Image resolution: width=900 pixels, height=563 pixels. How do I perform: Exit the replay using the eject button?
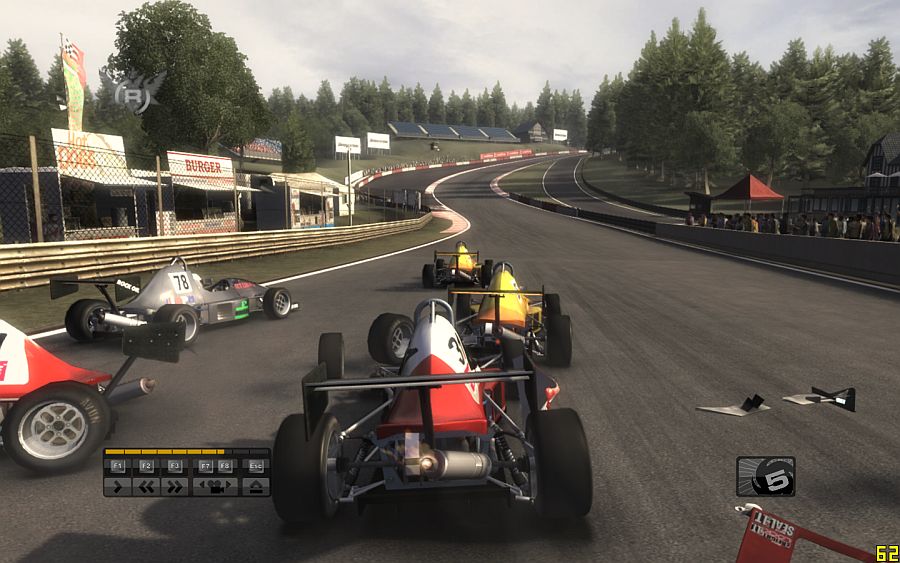point(255,487)
